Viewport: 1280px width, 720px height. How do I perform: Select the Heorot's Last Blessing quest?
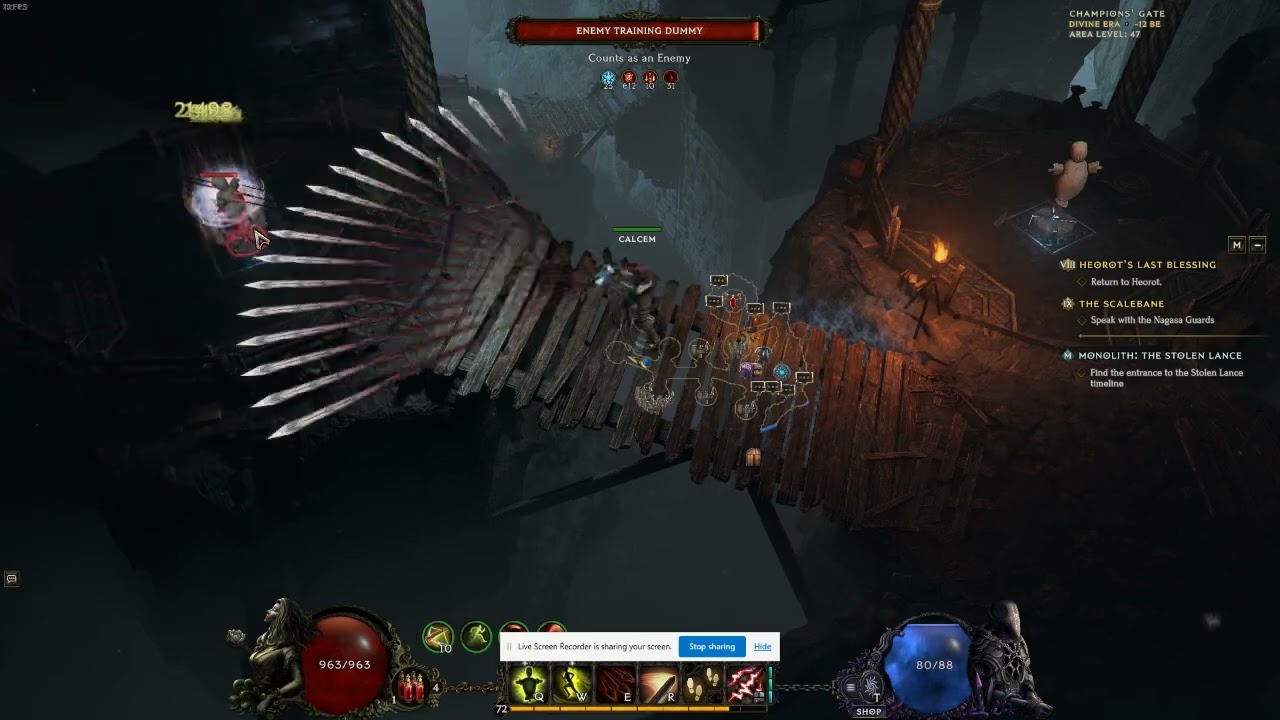click(1147, 265)
